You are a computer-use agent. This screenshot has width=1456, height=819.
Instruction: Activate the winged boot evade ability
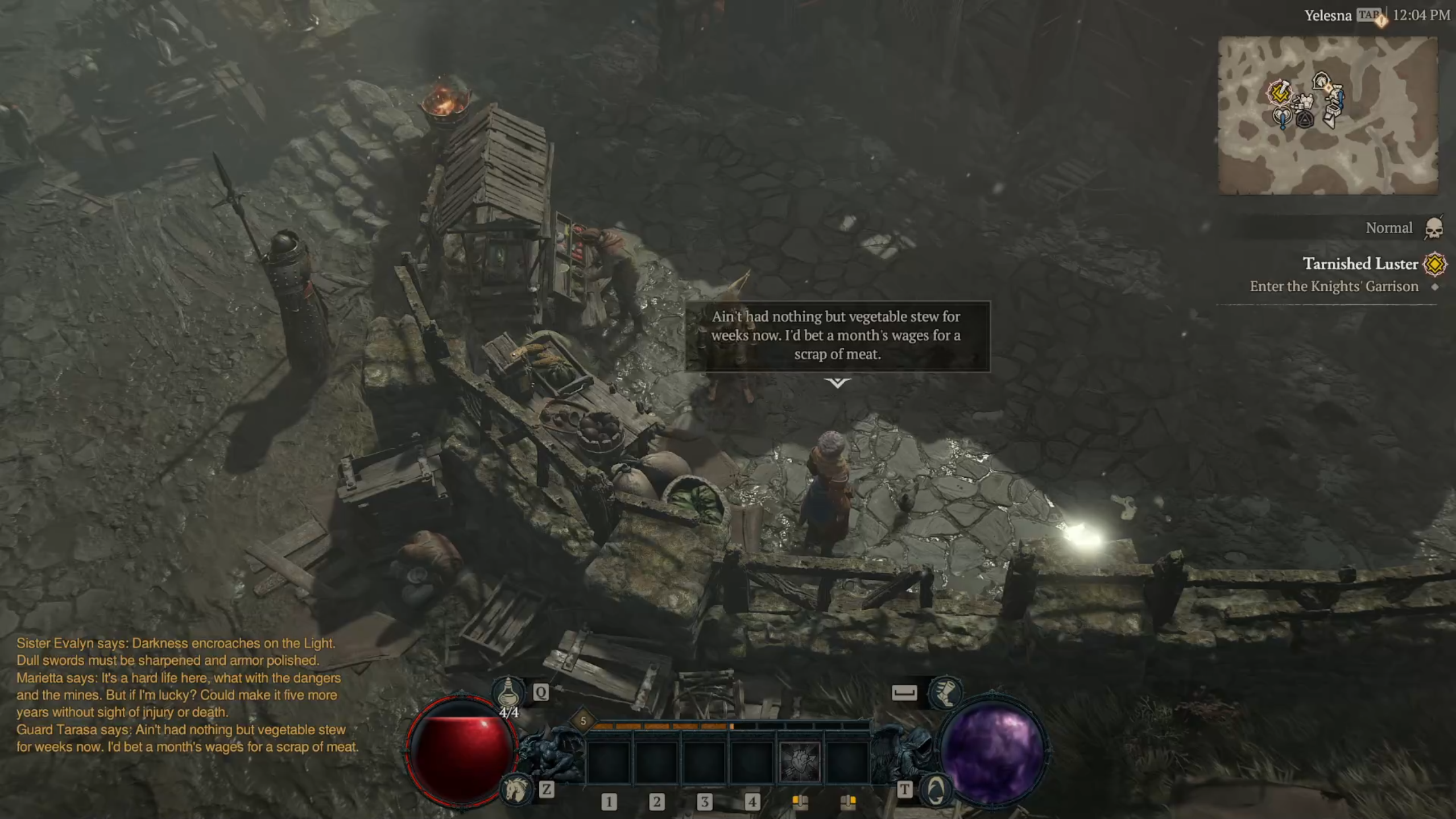945,692
